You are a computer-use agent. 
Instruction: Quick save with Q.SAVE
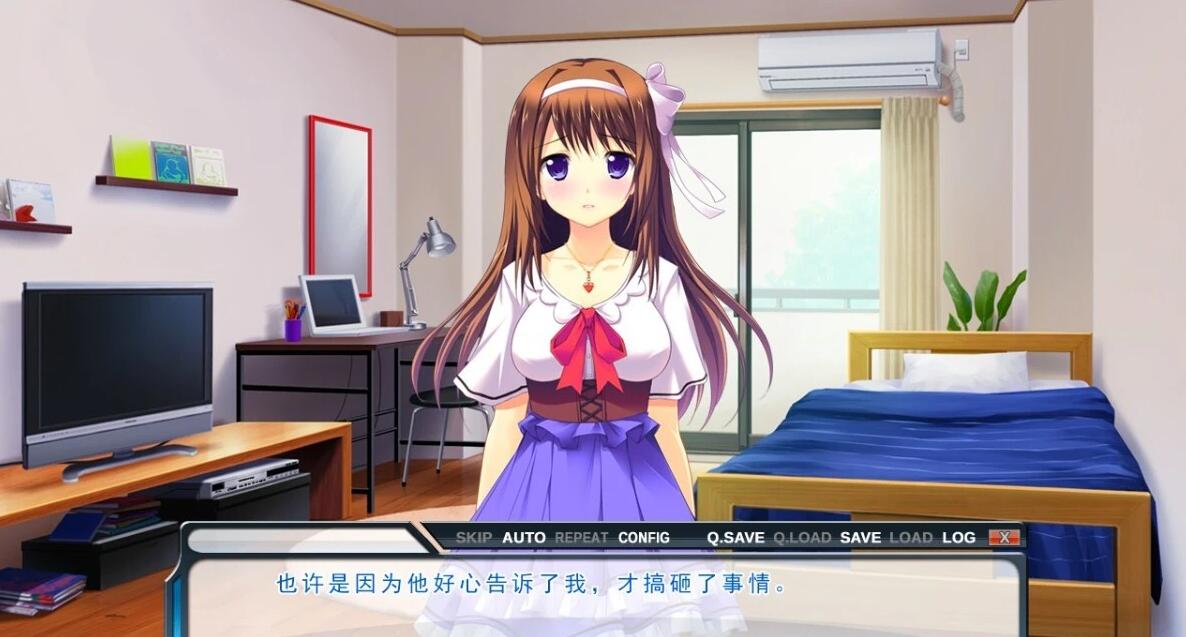(736, 538)
